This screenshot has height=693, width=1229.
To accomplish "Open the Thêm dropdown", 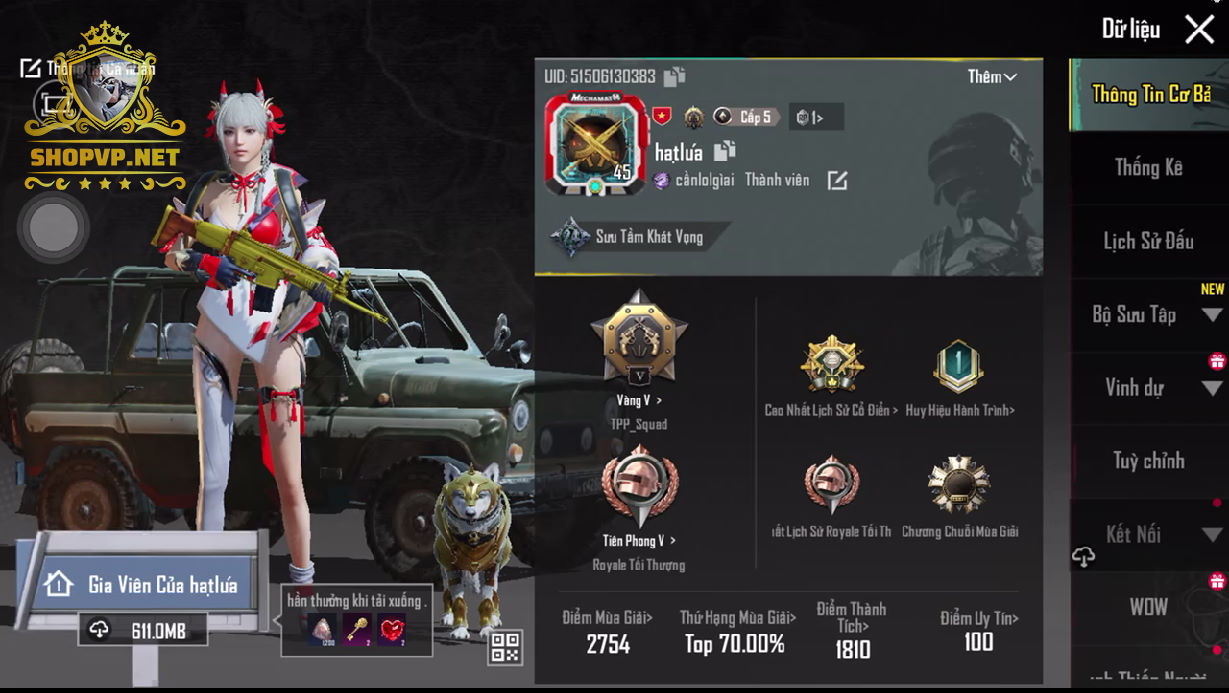I will coord(991,77).
